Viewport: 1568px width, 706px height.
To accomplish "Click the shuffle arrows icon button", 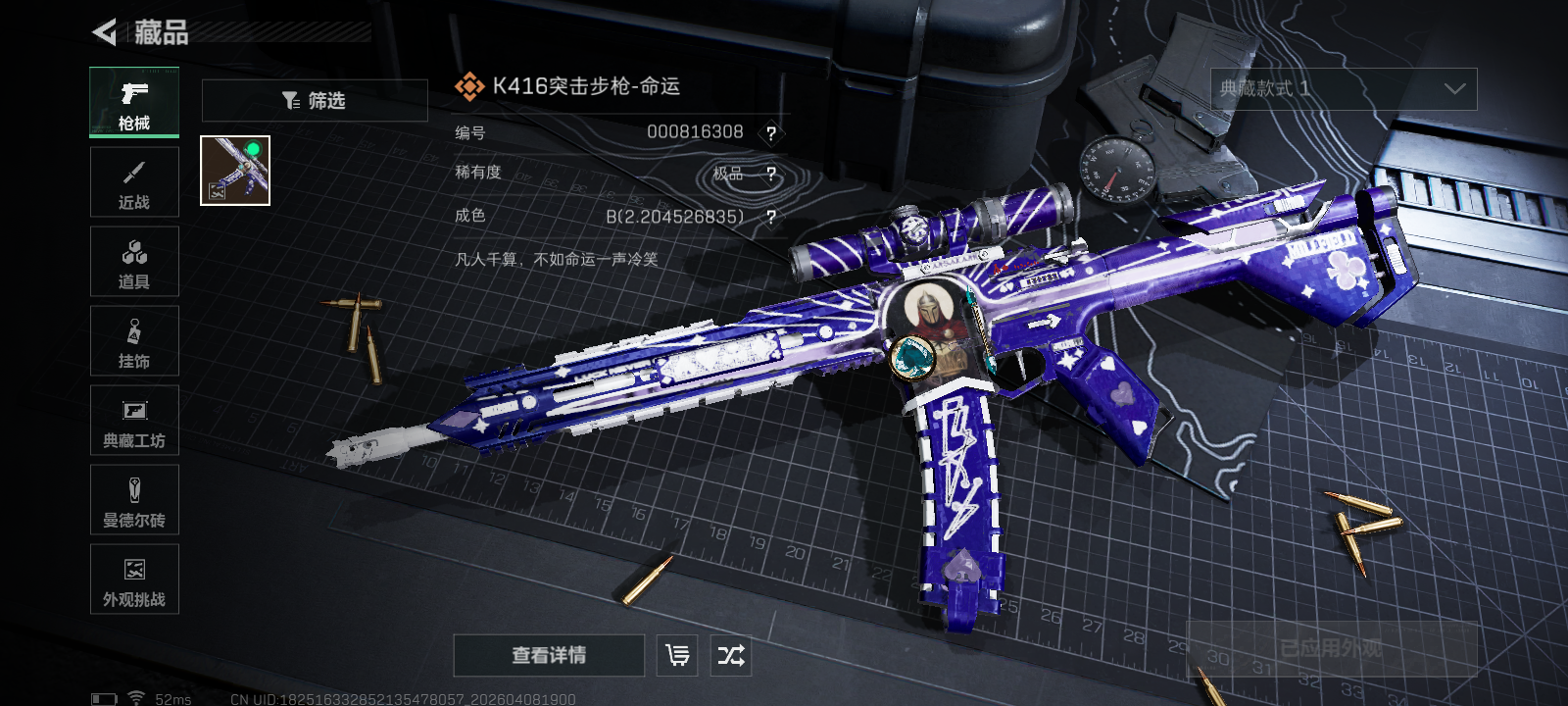I will pyautogui.click(x=731, y=655).
